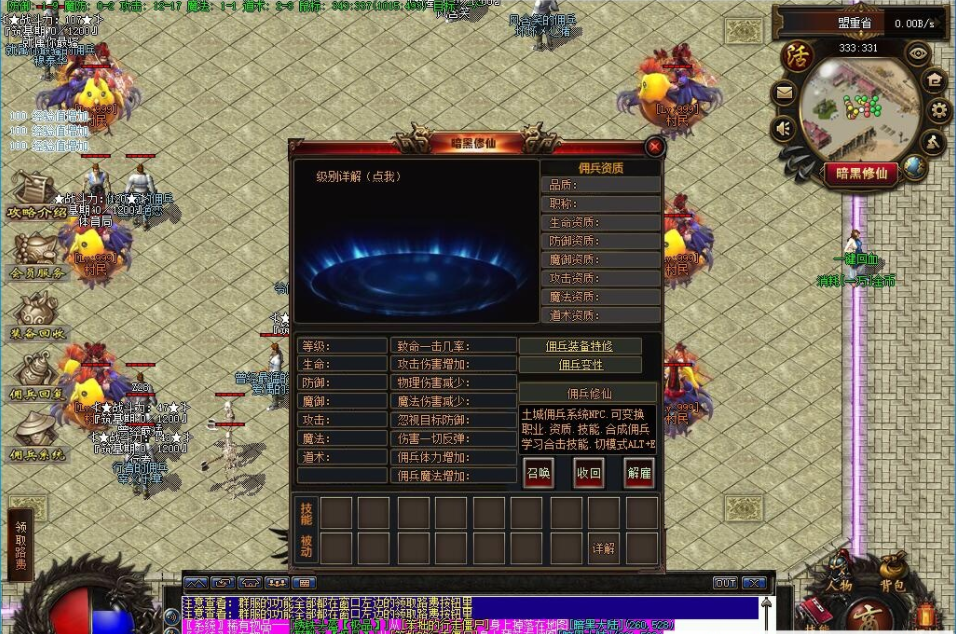Close the 暗黑修仙 mercenary window

click(655, 147)
